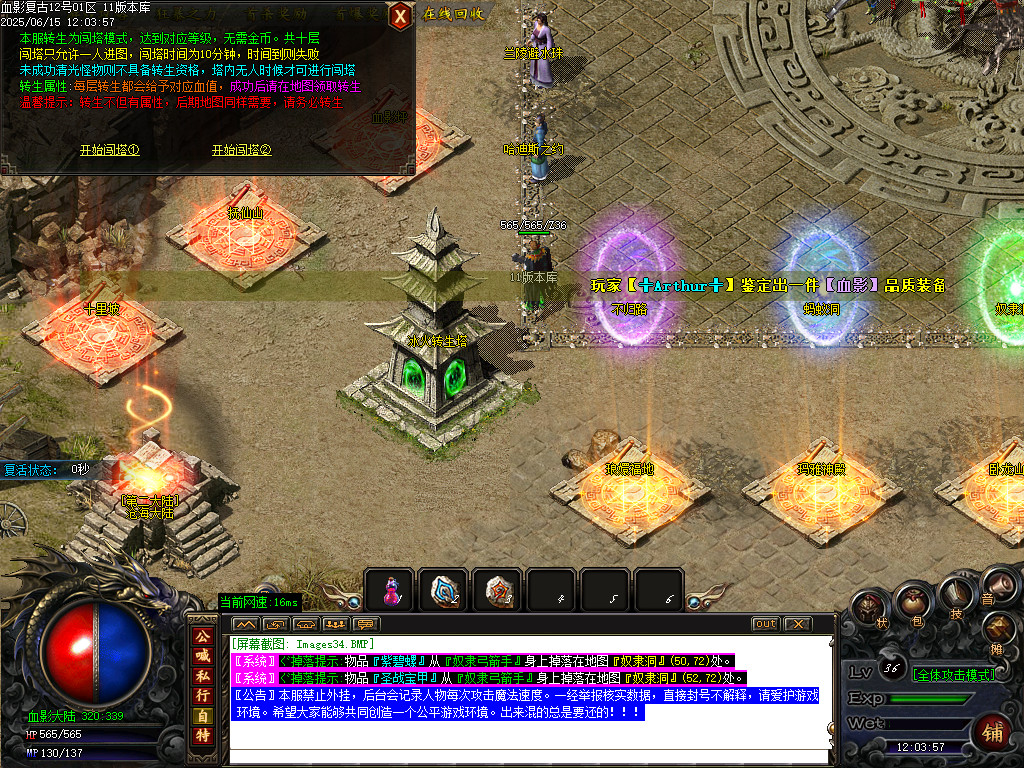1024x768 pixels.
Task: Close the chat panel with its X button
Action: tap(796, 624)
